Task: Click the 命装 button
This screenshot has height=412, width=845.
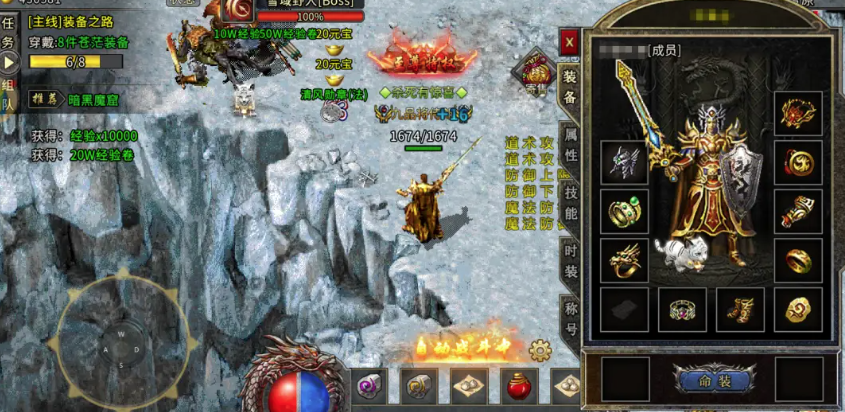Action: (715, 381)
